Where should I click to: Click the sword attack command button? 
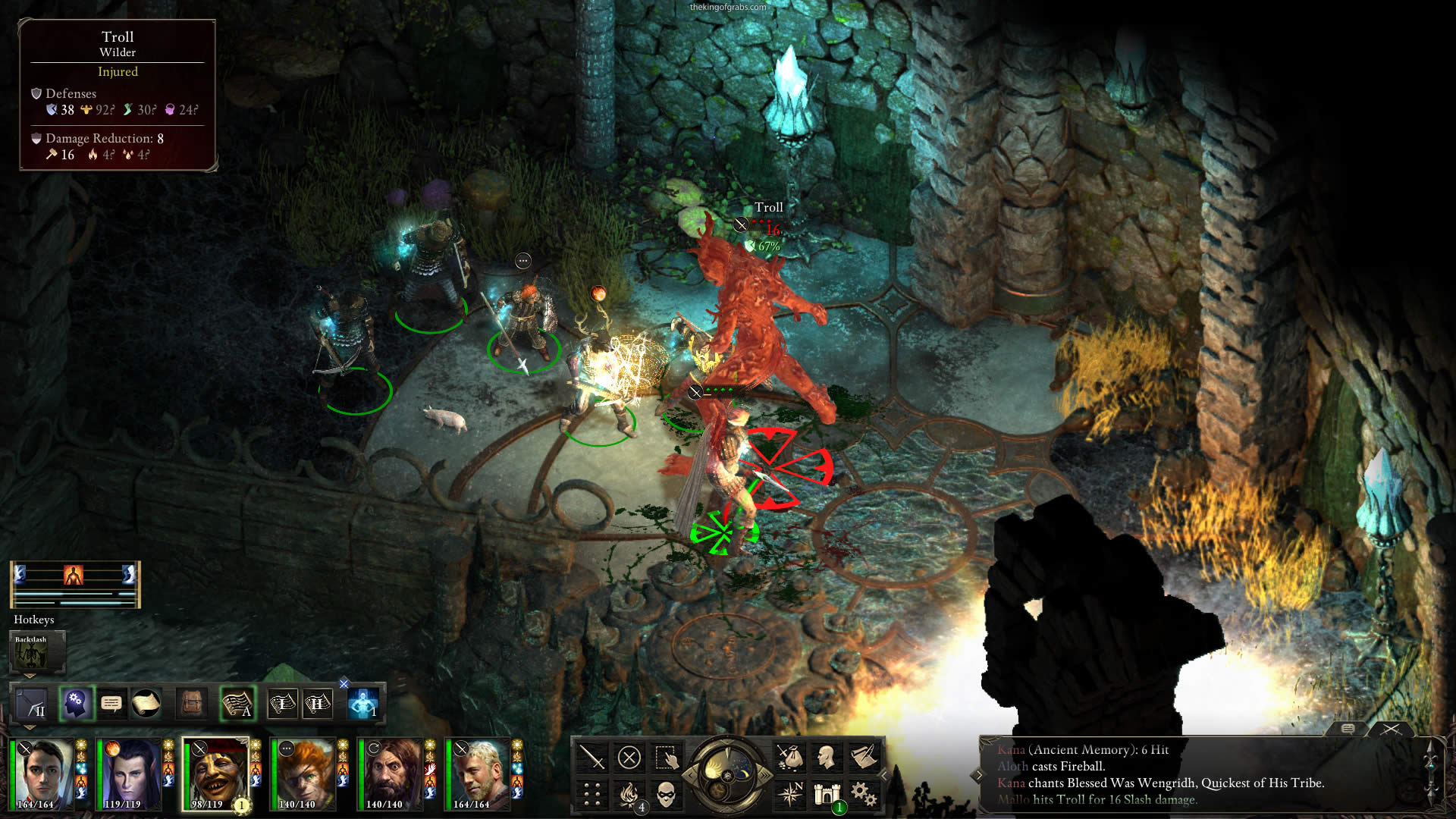591,757
